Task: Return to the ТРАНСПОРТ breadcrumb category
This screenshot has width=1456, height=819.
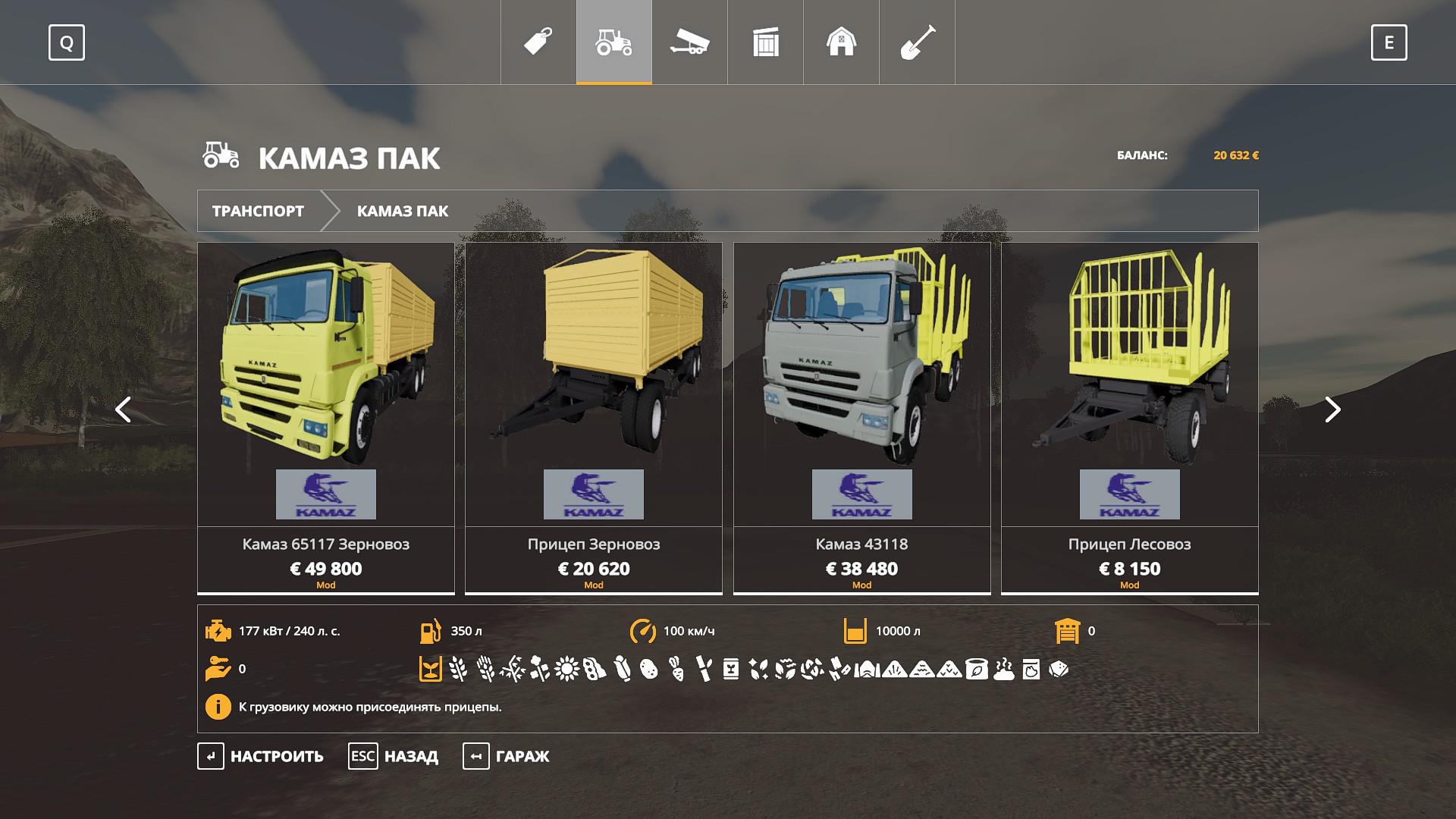Action: point(258,211)
